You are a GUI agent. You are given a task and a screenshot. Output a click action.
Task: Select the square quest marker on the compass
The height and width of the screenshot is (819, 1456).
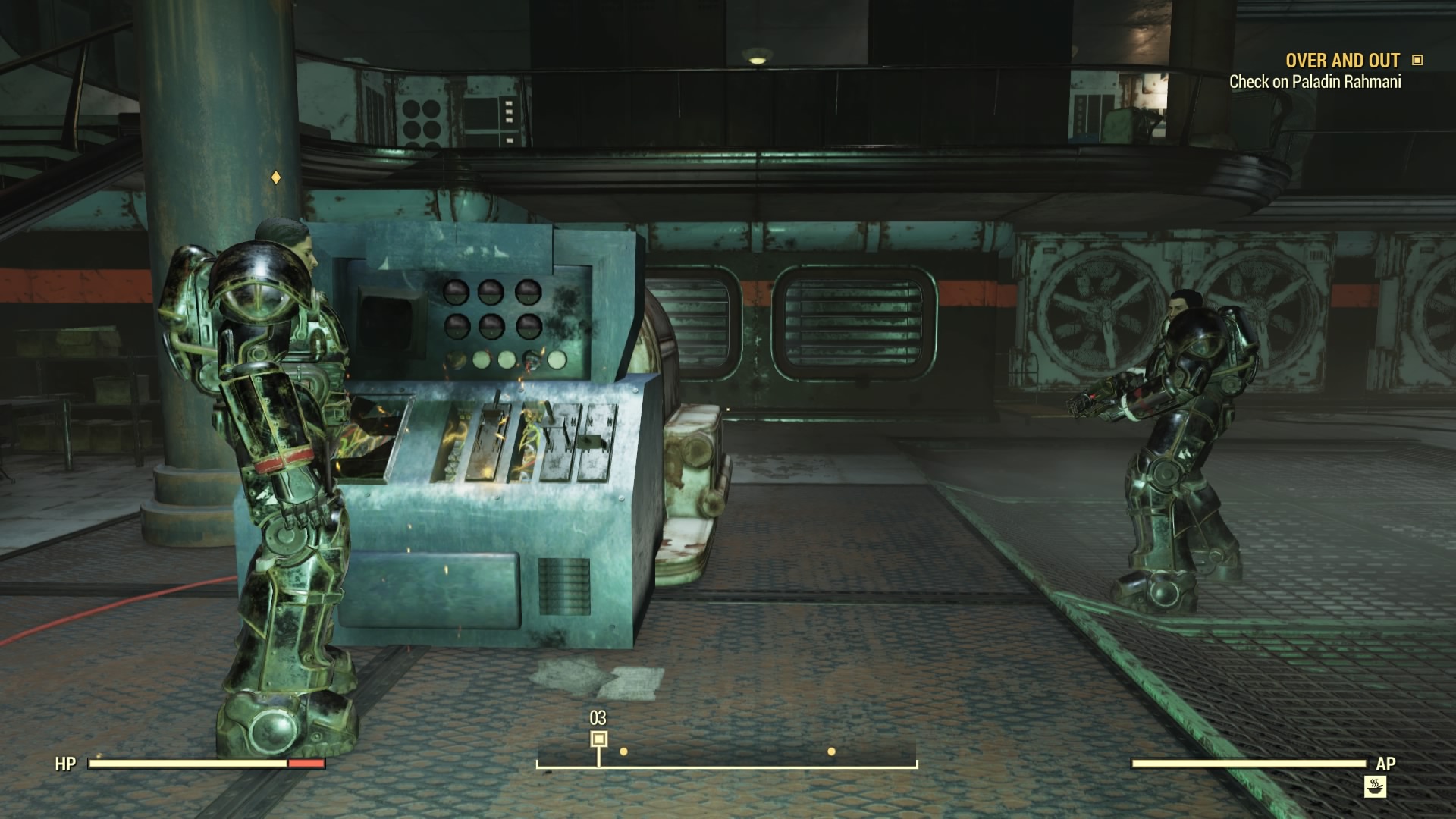599,739
